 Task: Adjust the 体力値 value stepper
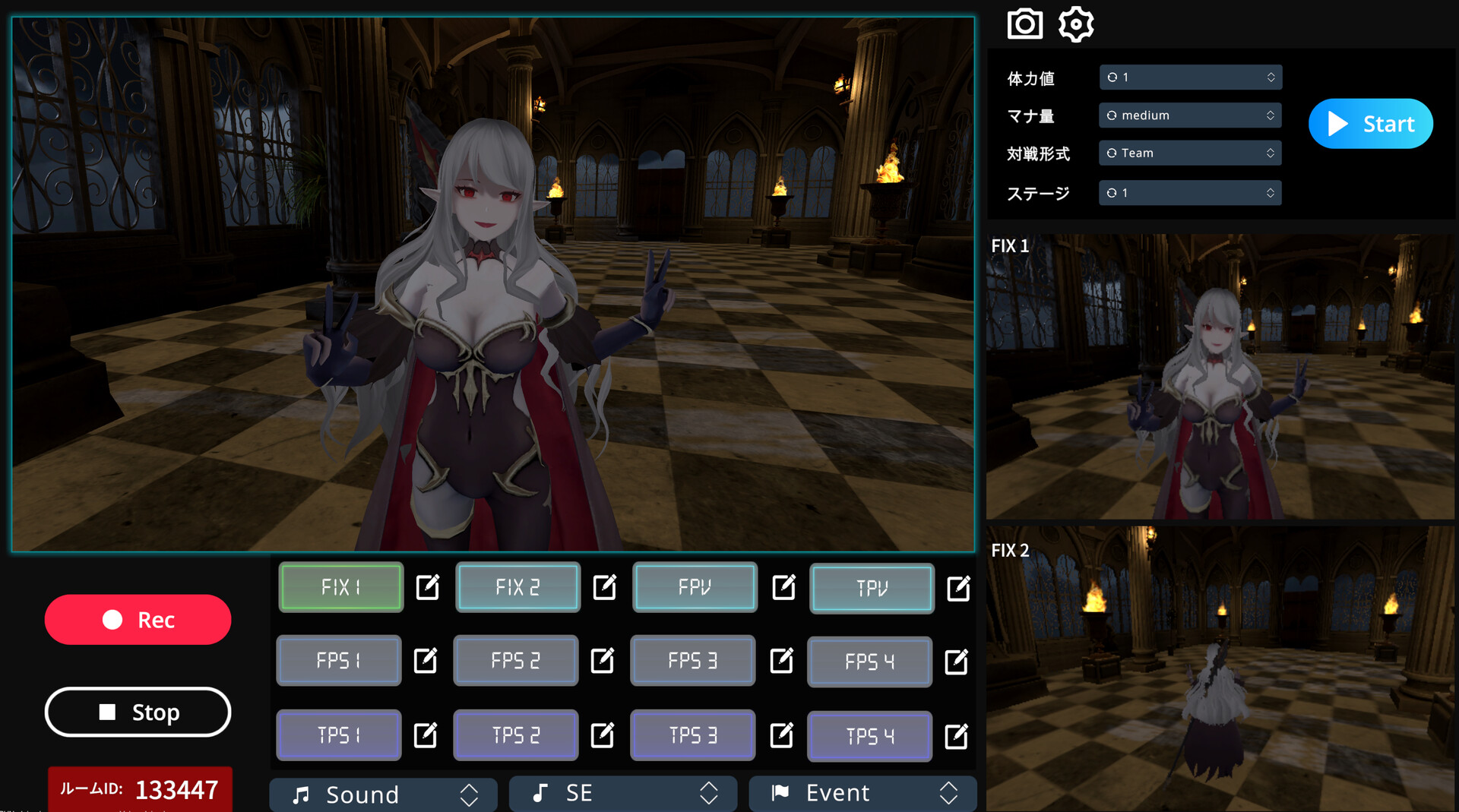[x=1190, y=77]
